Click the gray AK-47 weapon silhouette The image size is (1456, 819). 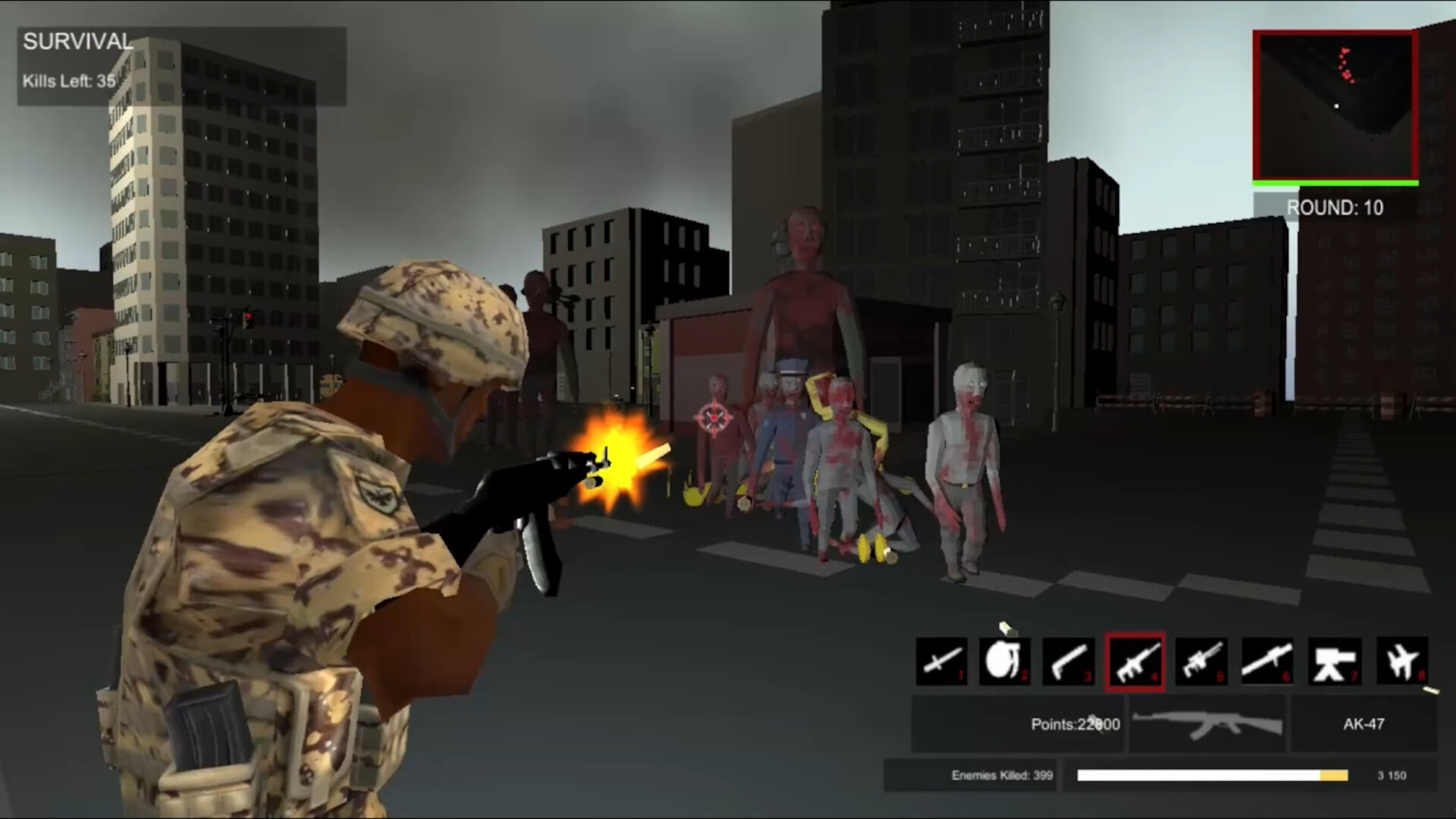[x=1206, y=724]
